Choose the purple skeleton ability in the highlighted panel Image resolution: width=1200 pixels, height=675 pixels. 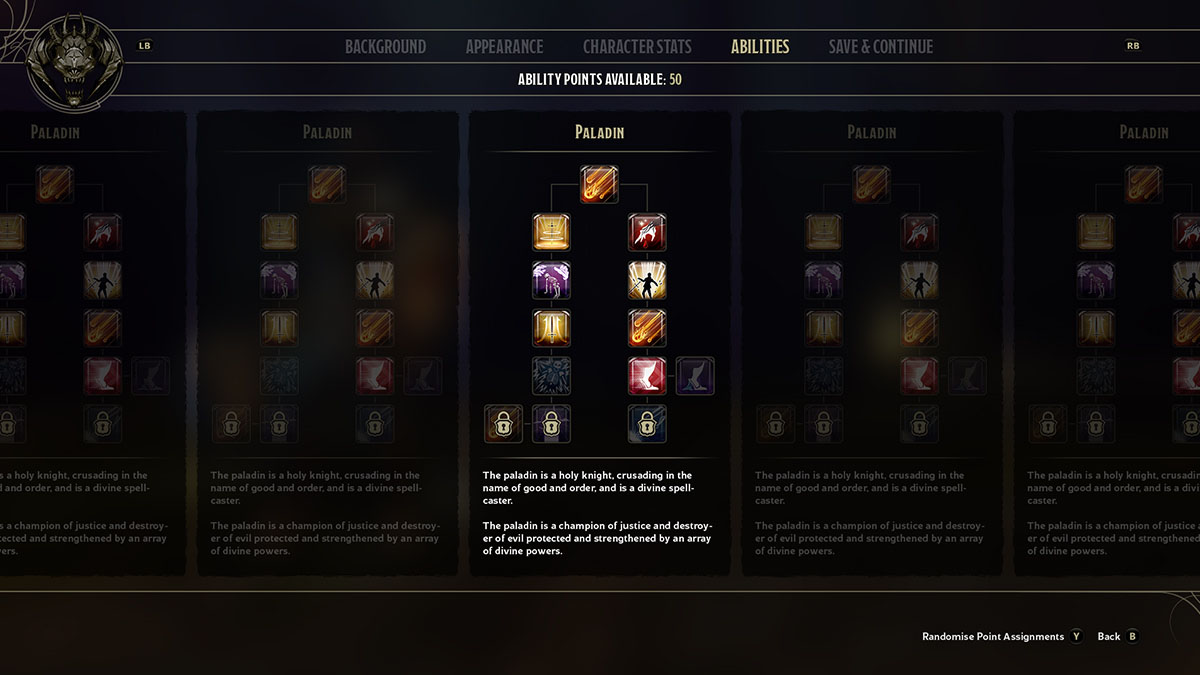click(551, 280)
